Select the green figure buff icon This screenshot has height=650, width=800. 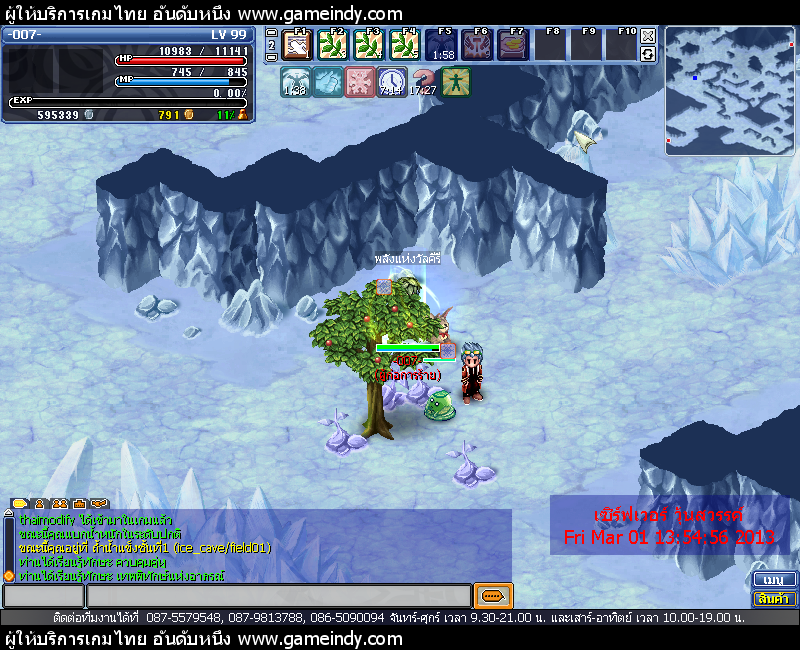click(455, 82)
